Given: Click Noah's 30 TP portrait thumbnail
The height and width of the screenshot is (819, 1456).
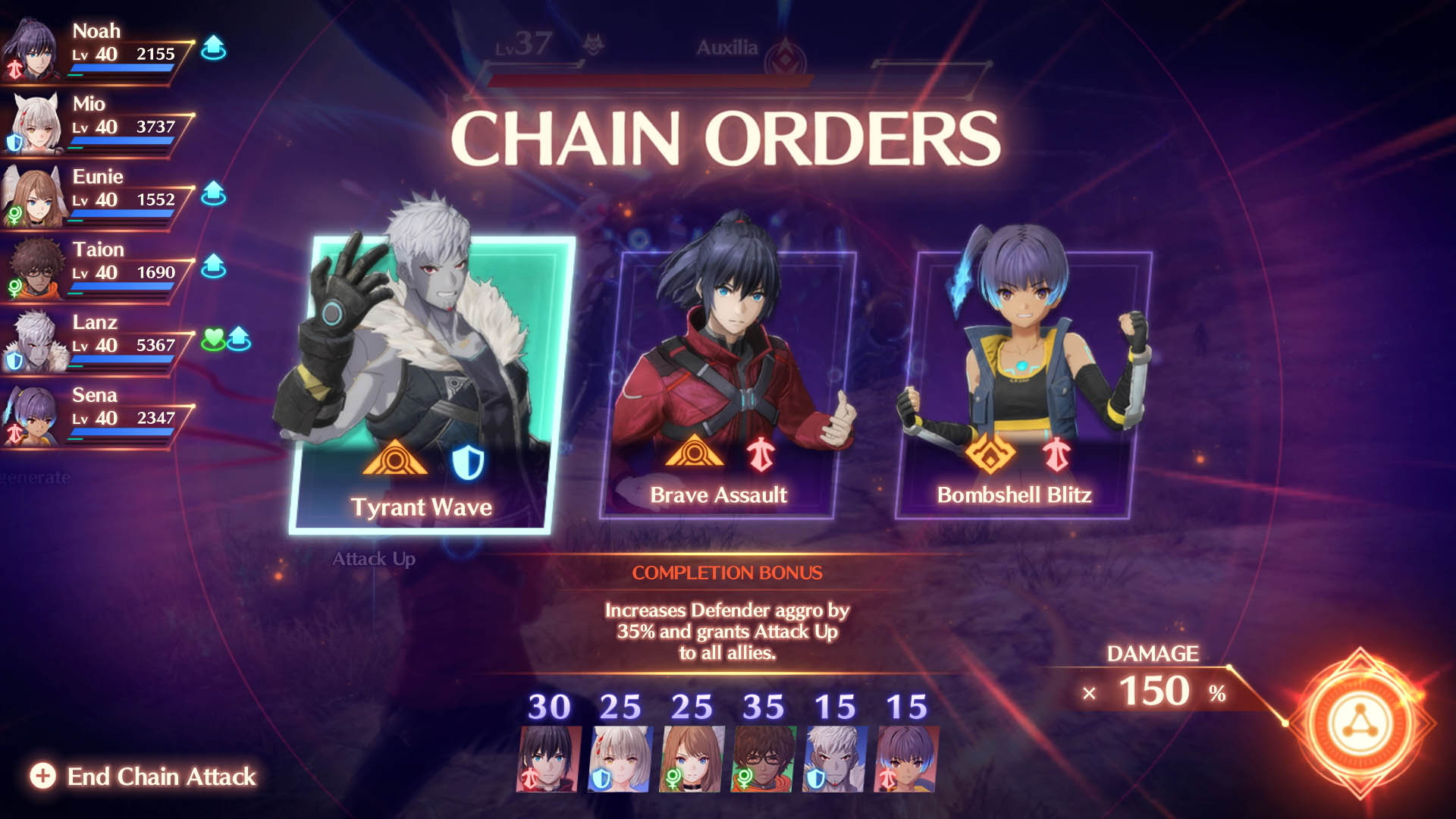Looking at the screenshot, I should (548, 758).
